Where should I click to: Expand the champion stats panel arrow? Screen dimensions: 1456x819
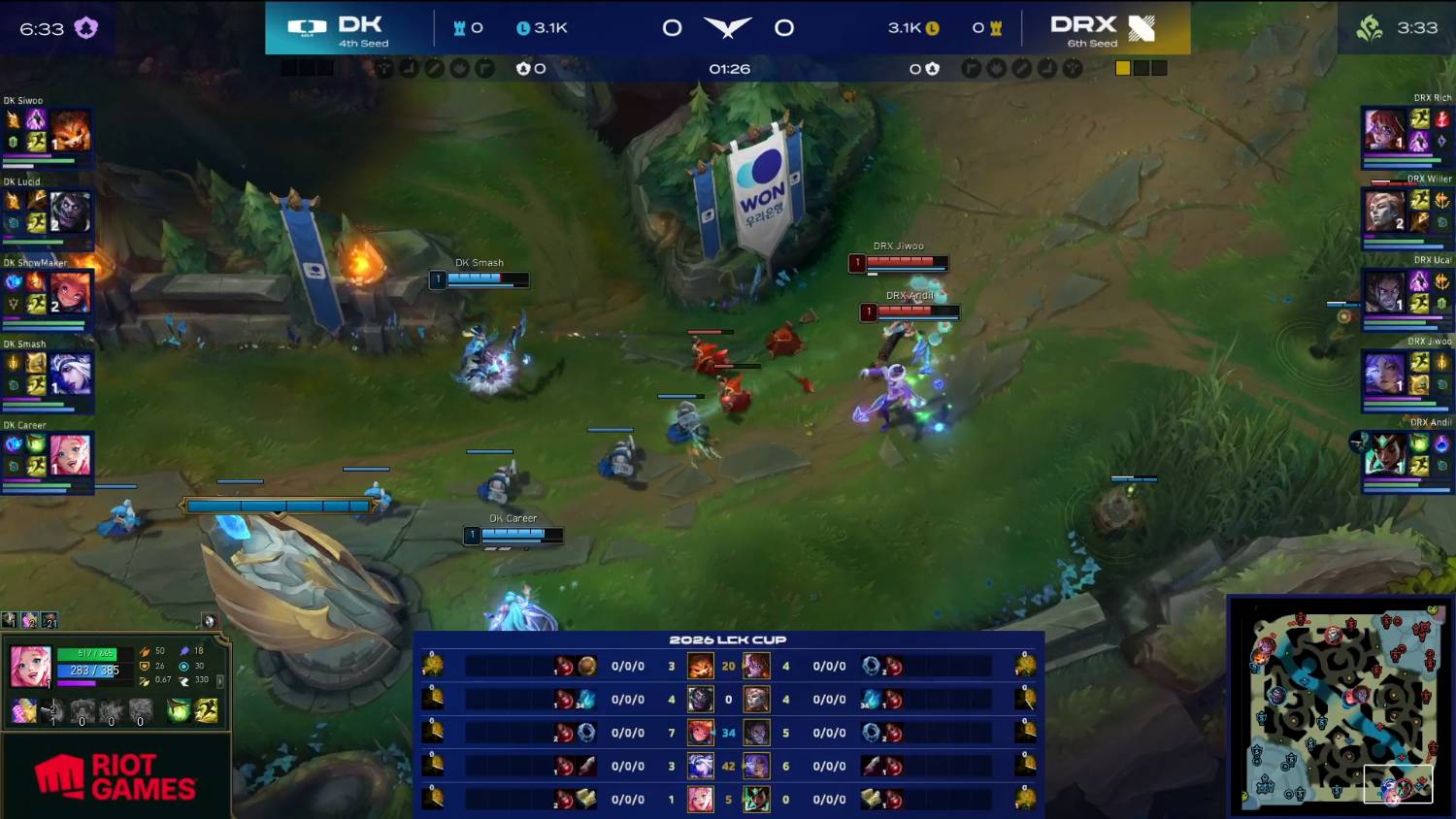pos(220,681)
